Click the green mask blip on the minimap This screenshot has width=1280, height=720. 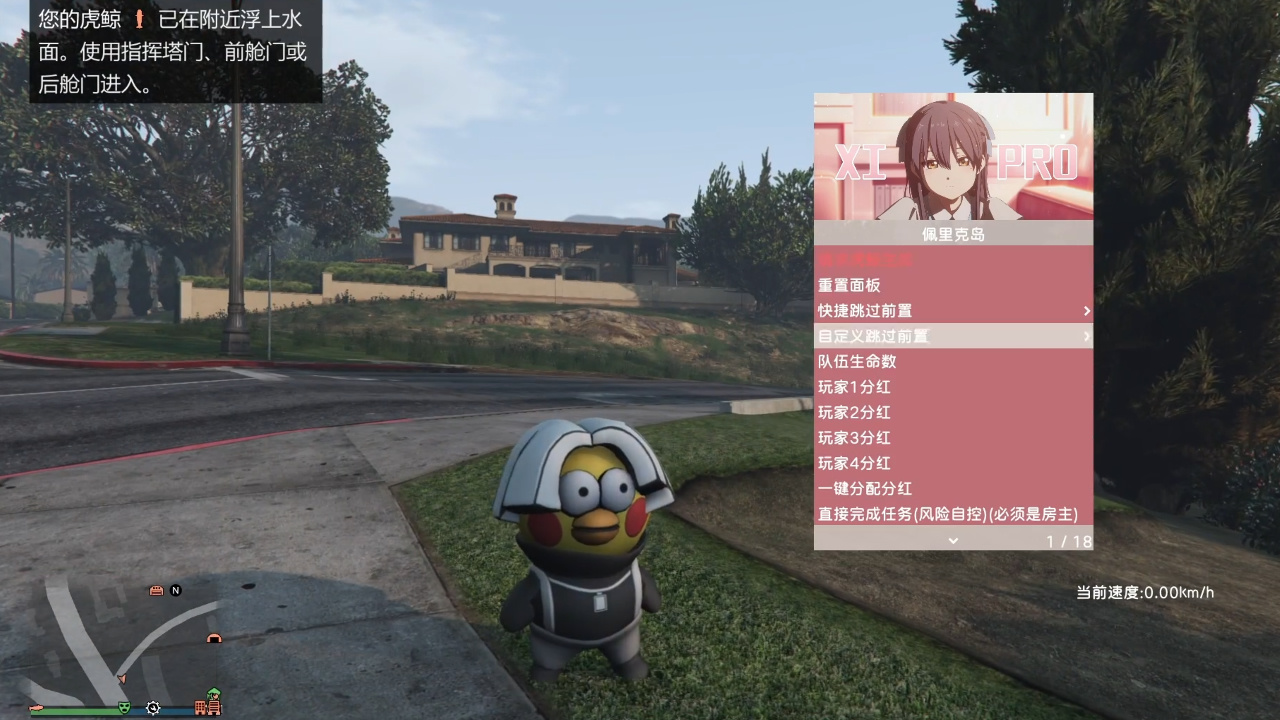coord(125,707)
